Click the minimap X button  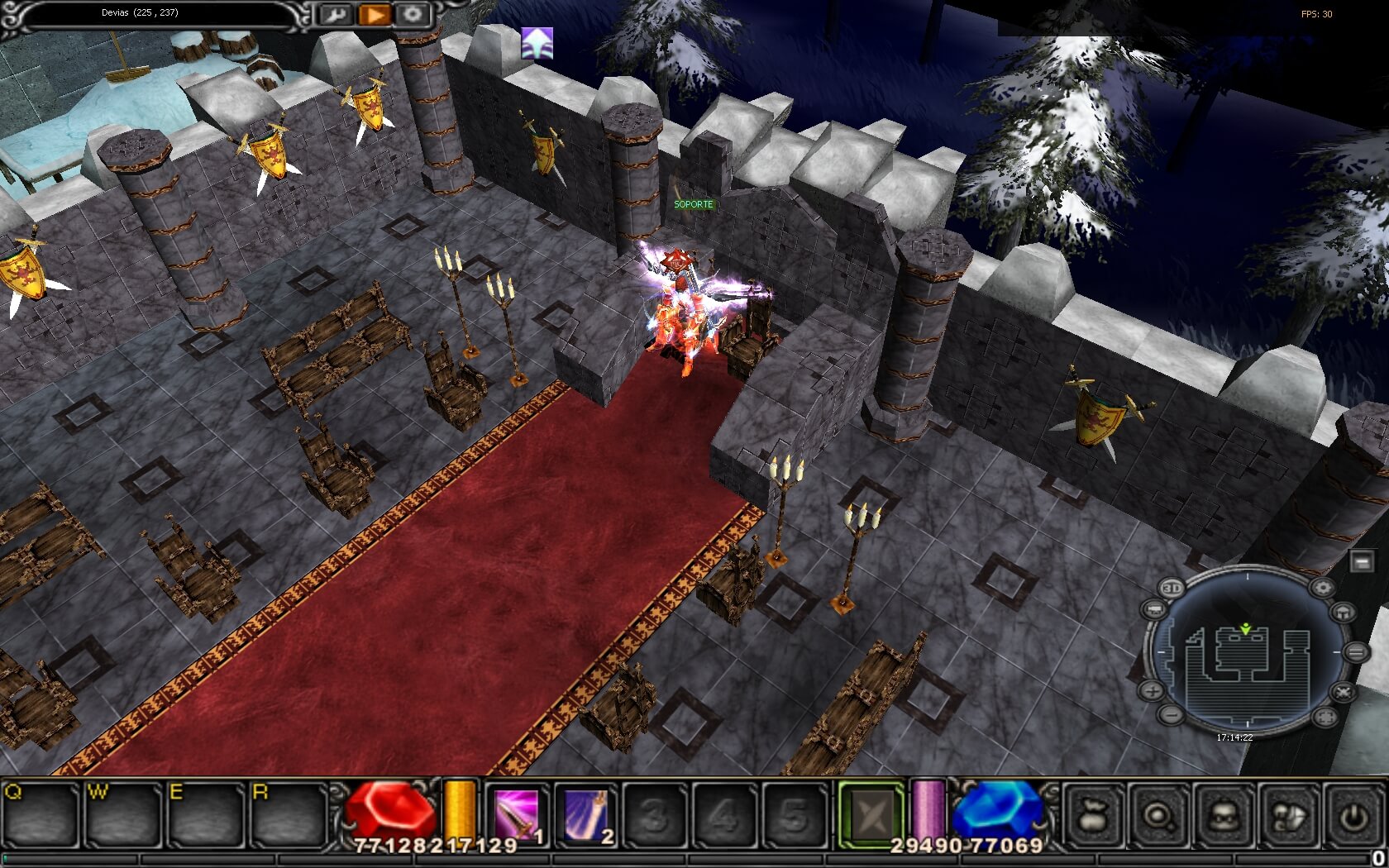tap(1344, 691)
